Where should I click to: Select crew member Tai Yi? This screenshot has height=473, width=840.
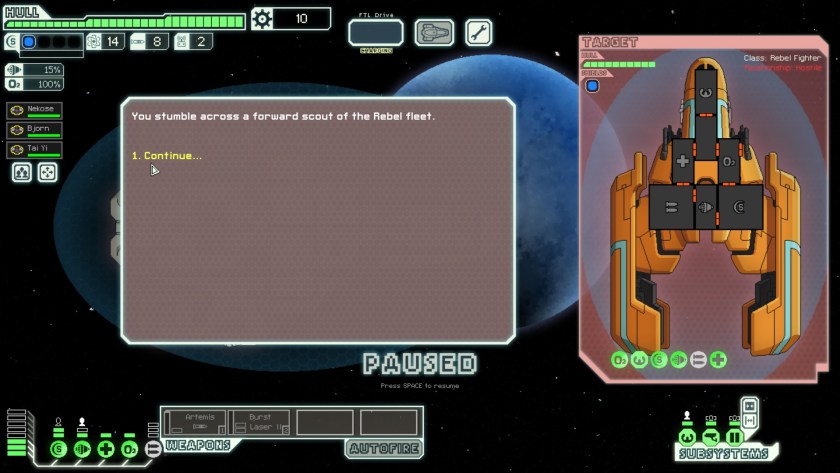coord(34,150)
